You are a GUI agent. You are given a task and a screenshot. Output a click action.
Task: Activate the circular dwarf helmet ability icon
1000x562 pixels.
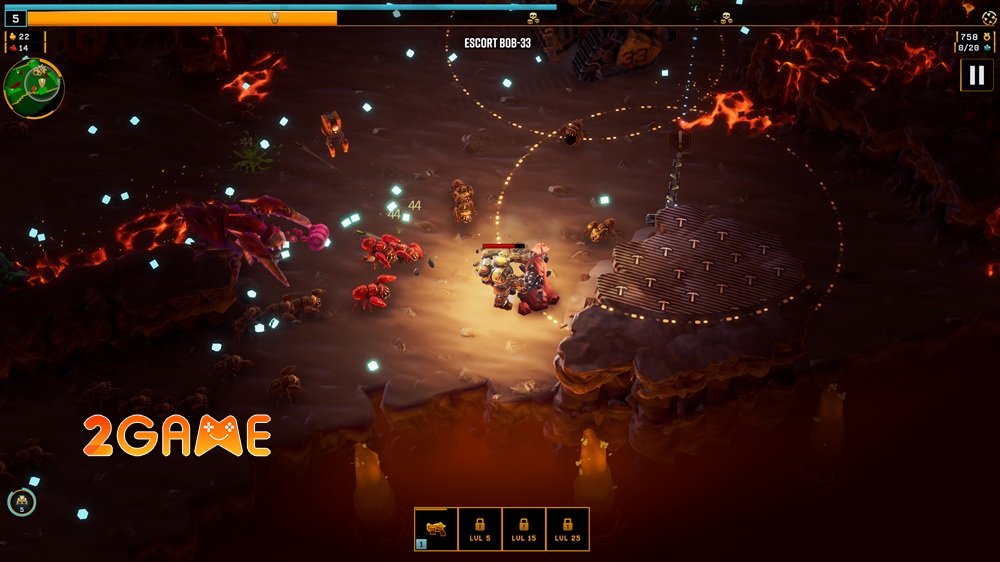point(21,502)
